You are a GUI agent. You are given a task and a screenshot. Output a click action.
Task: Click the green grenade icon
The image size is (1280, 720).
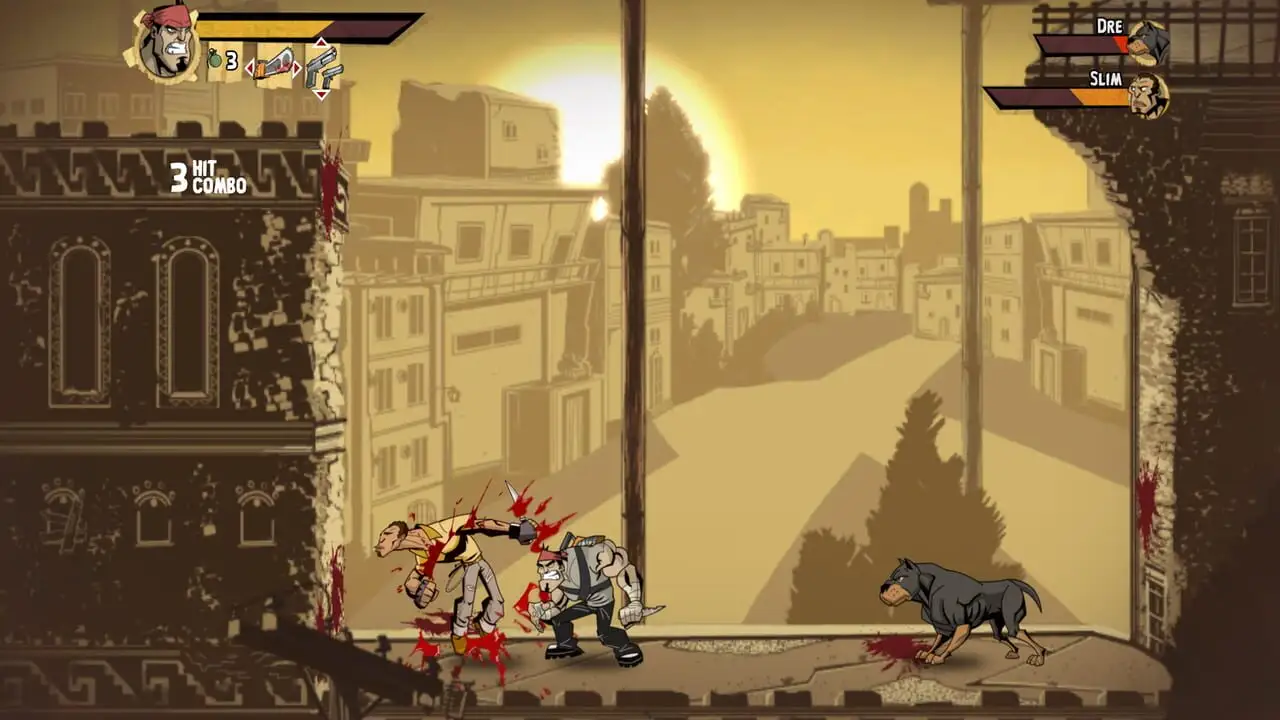click(214, 60)
